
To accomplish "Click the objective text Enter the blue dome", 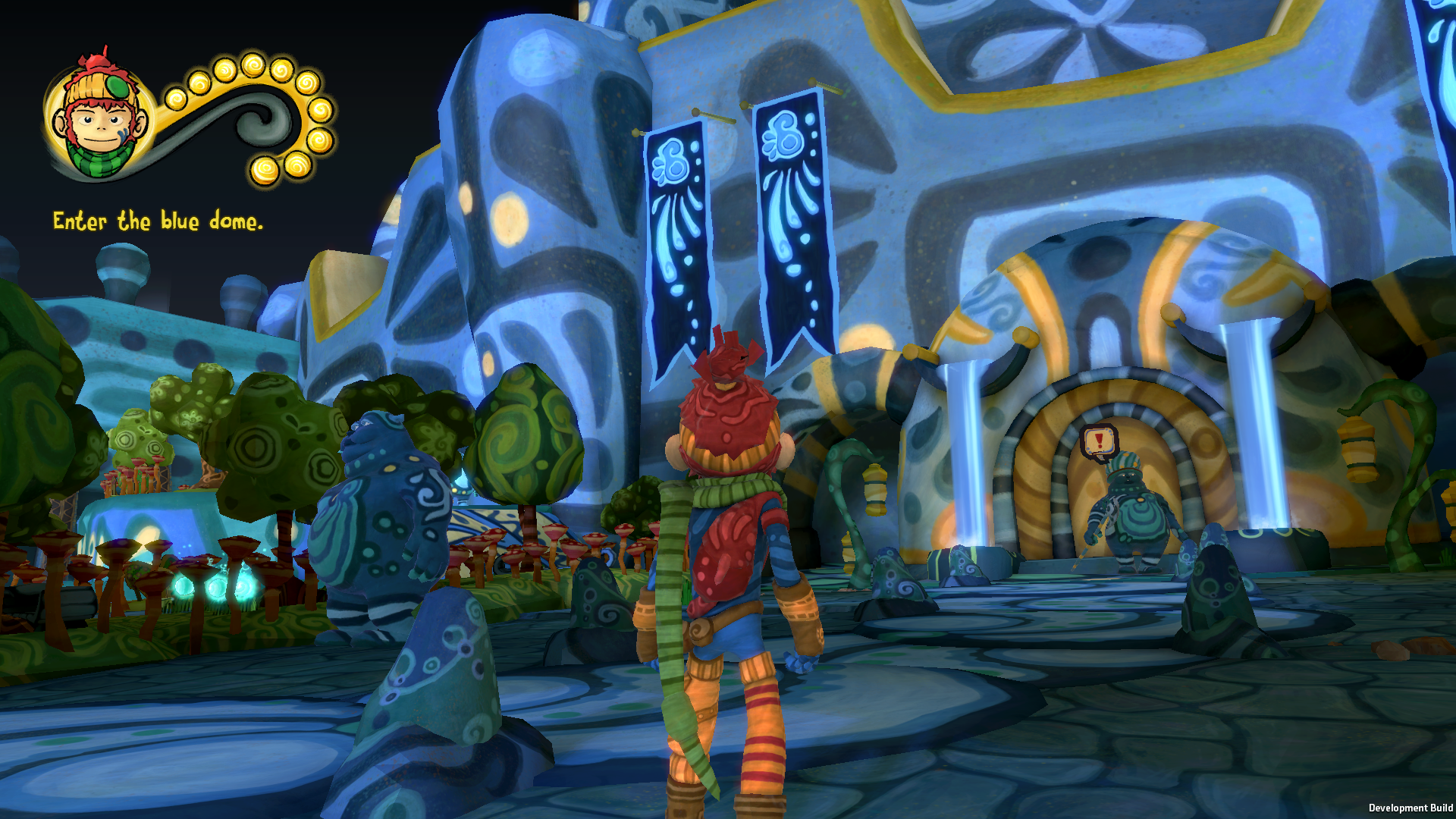I will 158,221.
